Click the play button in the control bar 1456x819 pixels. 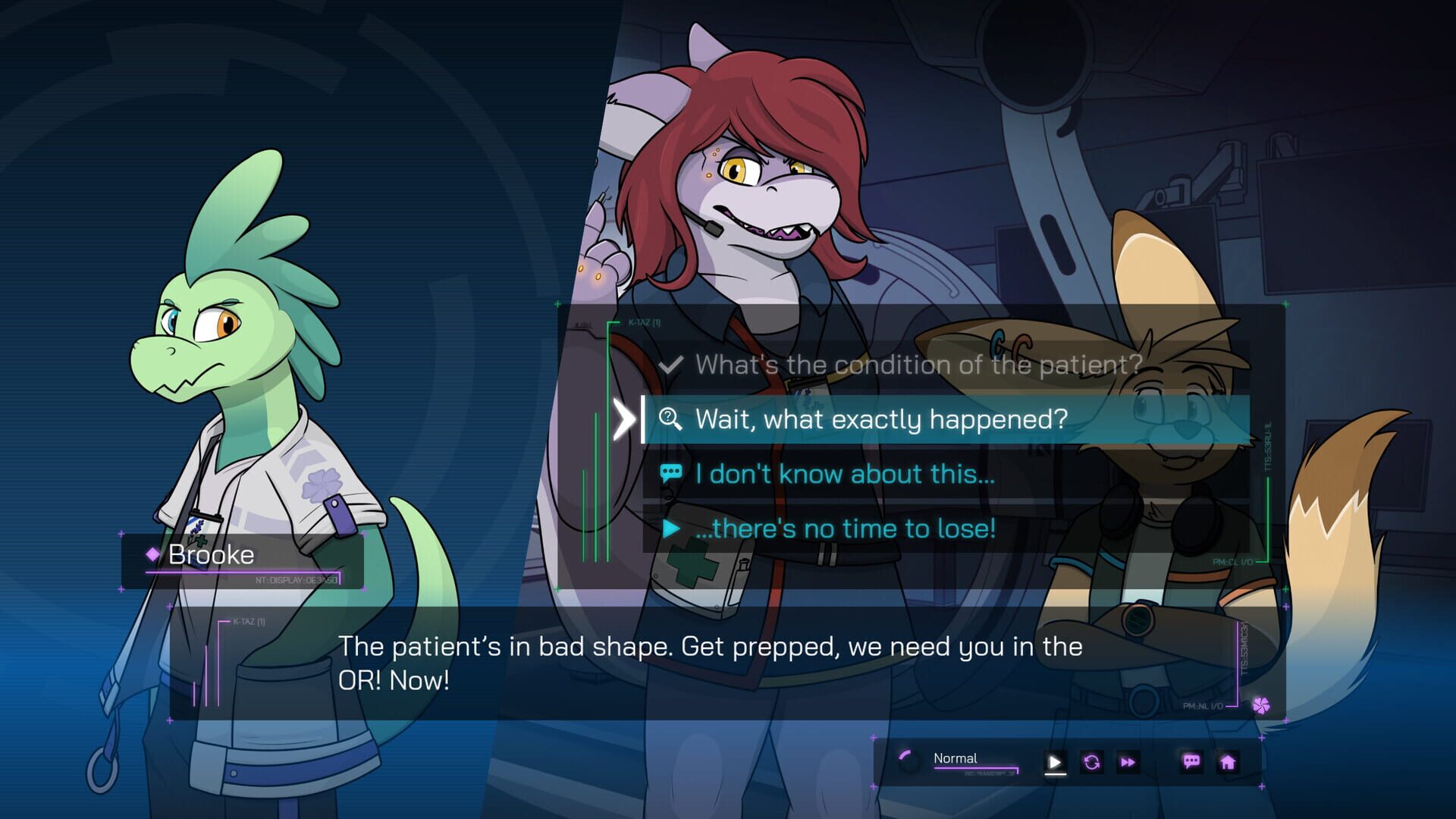(1055, 762)
